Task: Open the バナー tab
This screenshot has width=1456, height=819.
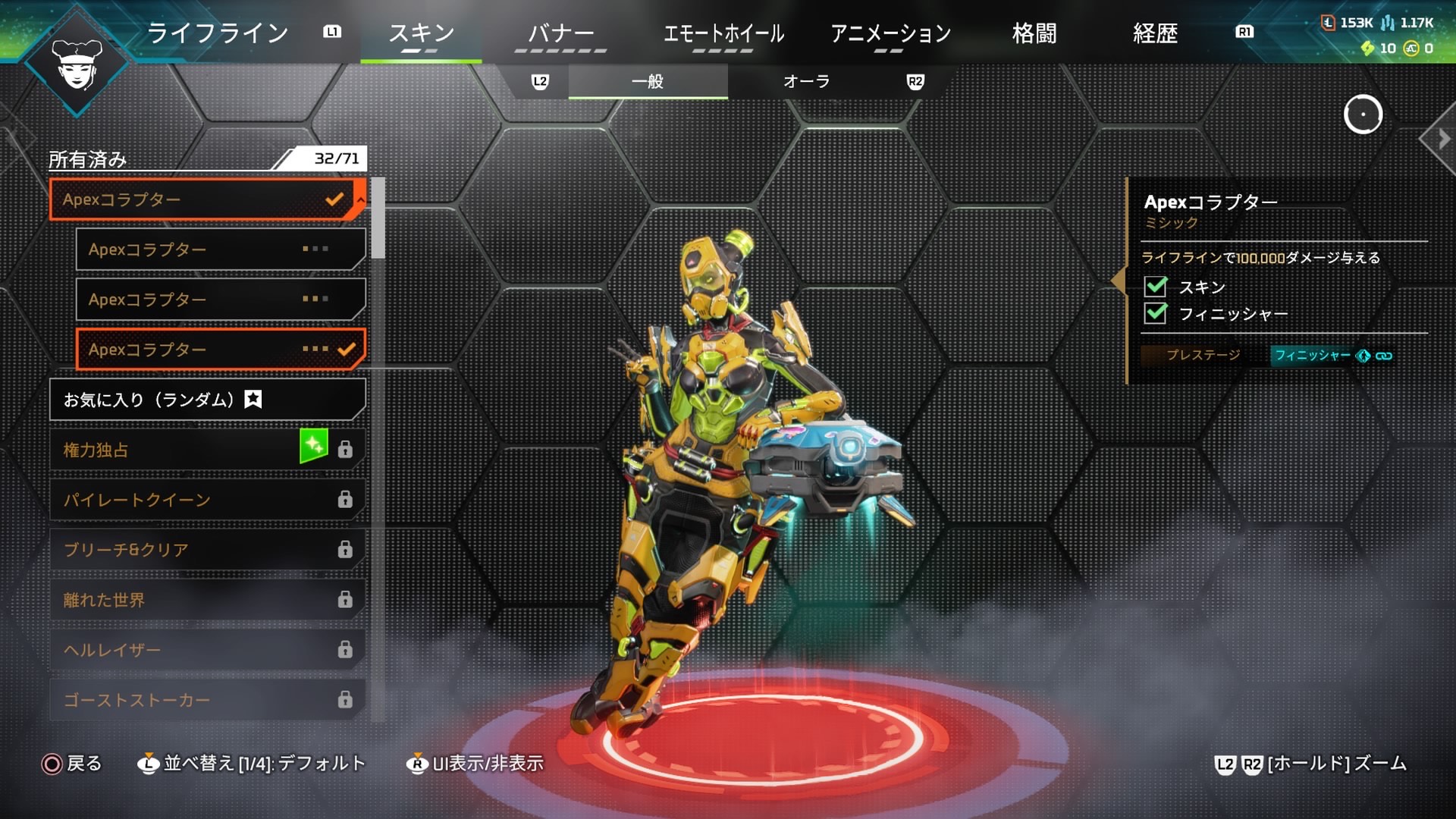Action: (x=560, y=33)
